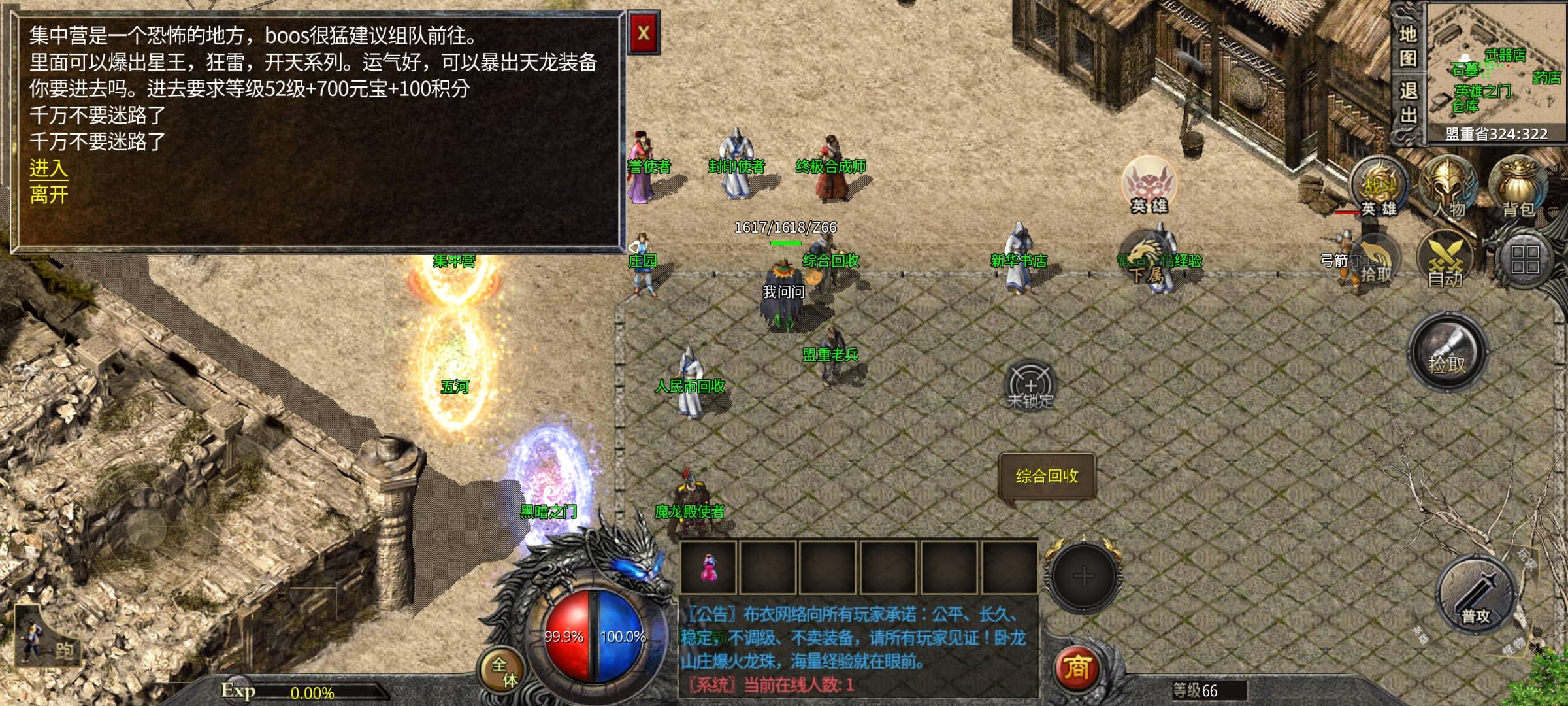The width and height of the screenshot is (1568, 706).
Task: Choose 进入 to enter the concentration camp
Action: tap(48, 169)
